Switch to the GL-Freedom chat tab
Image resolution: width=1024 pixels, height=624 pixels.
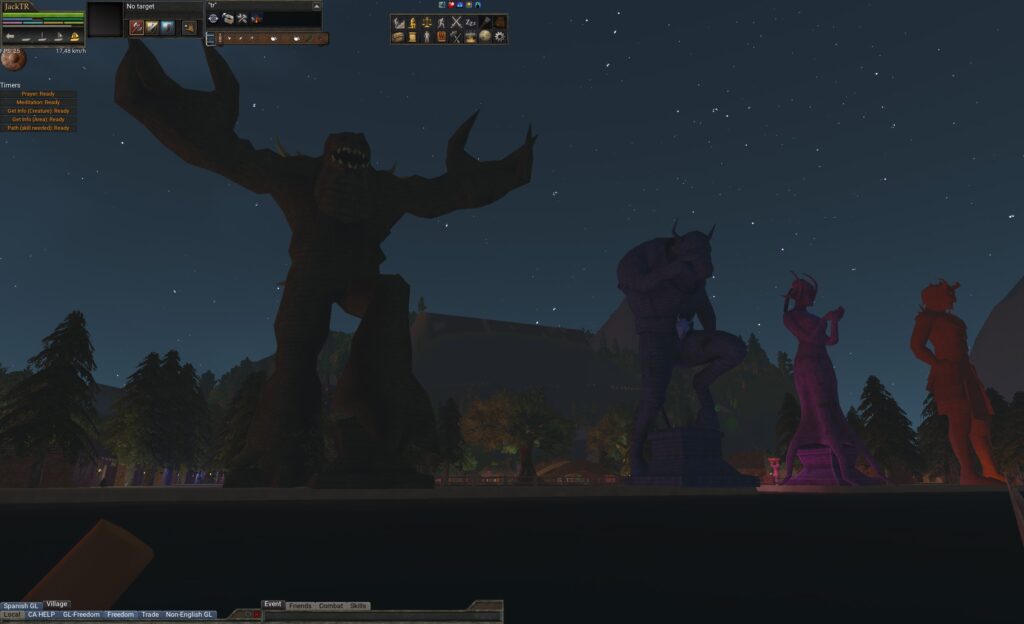pyautogui.click(x=81, y=615)
